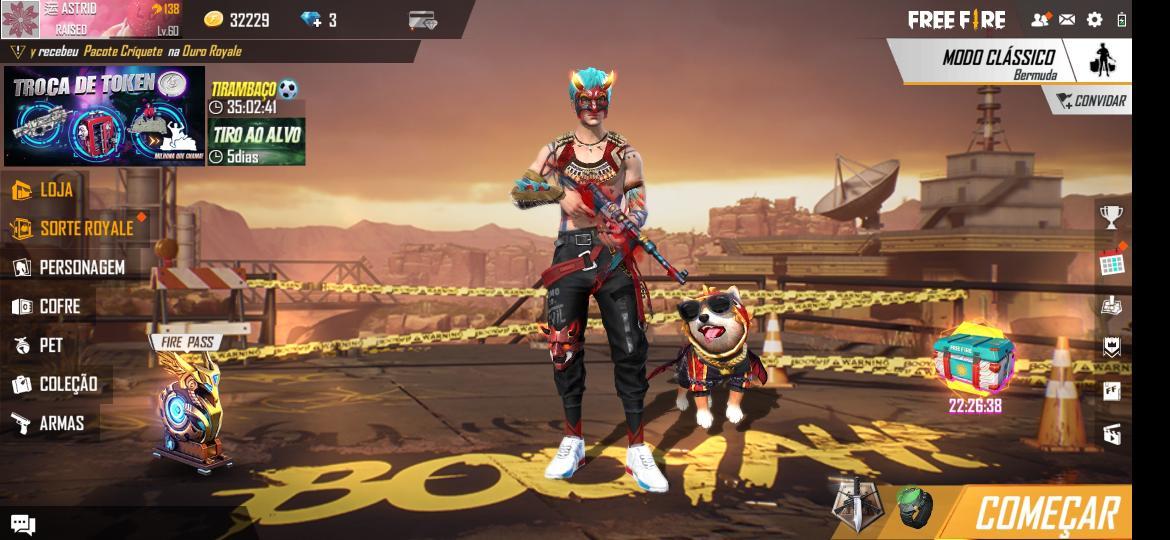The image size is (1170, 540).
Task: Start a match with the COMEÇAR button
Action: [1046, 513]
